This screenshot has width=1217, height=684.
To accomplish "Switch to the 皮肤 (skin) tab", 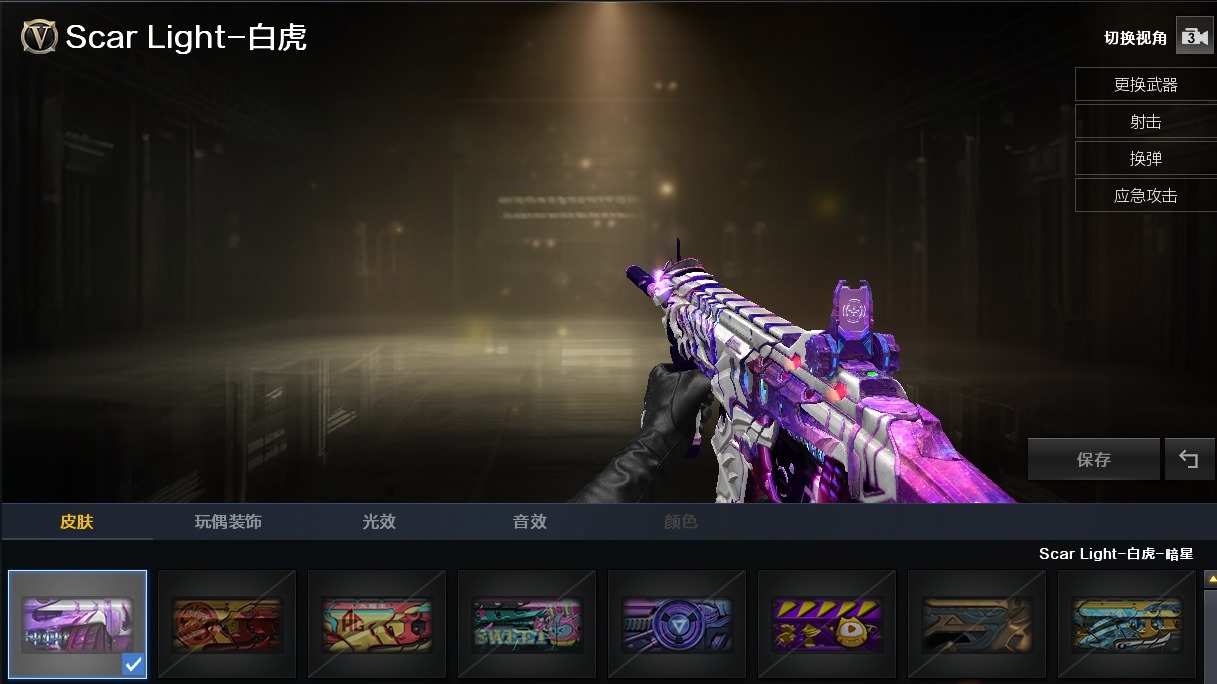I will click(x=77, y=522).
